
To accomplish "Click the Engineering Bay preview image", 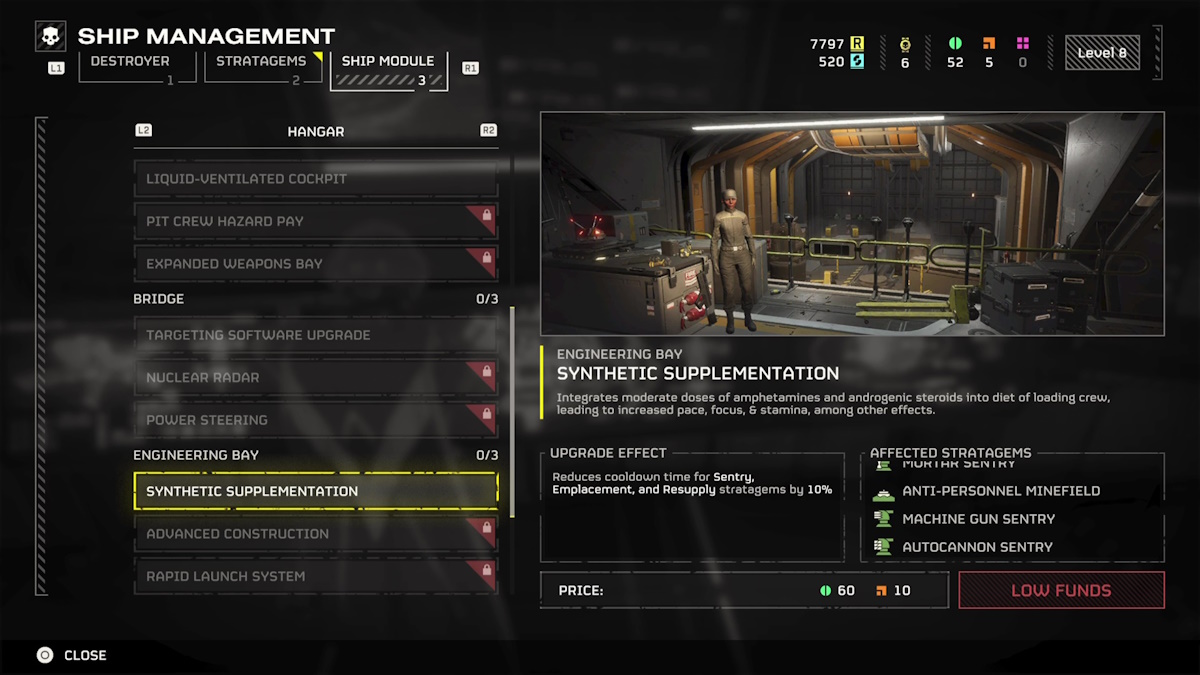I will (x=852, y=223).
